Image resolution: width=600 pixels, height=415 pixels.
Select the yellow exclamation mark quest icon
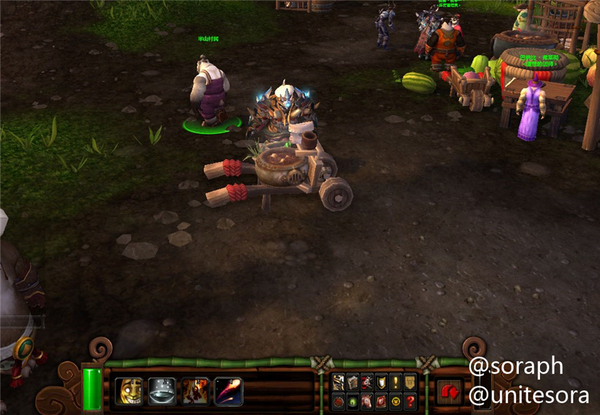click(x=396, y=381)
